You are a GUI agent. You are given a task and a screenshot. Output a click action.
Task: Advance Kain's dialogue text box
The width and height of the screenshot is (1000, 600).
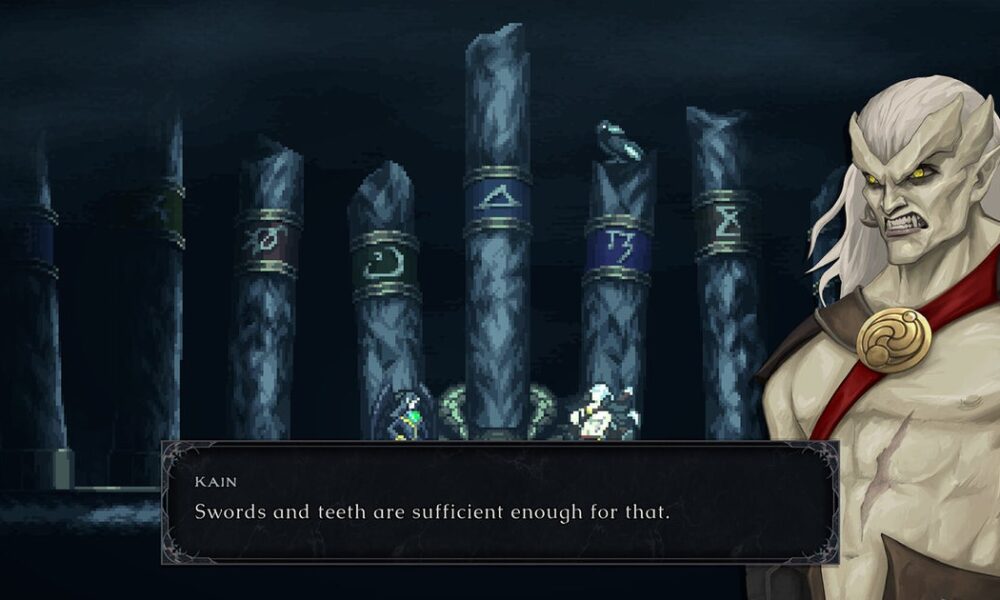(500, 503)
